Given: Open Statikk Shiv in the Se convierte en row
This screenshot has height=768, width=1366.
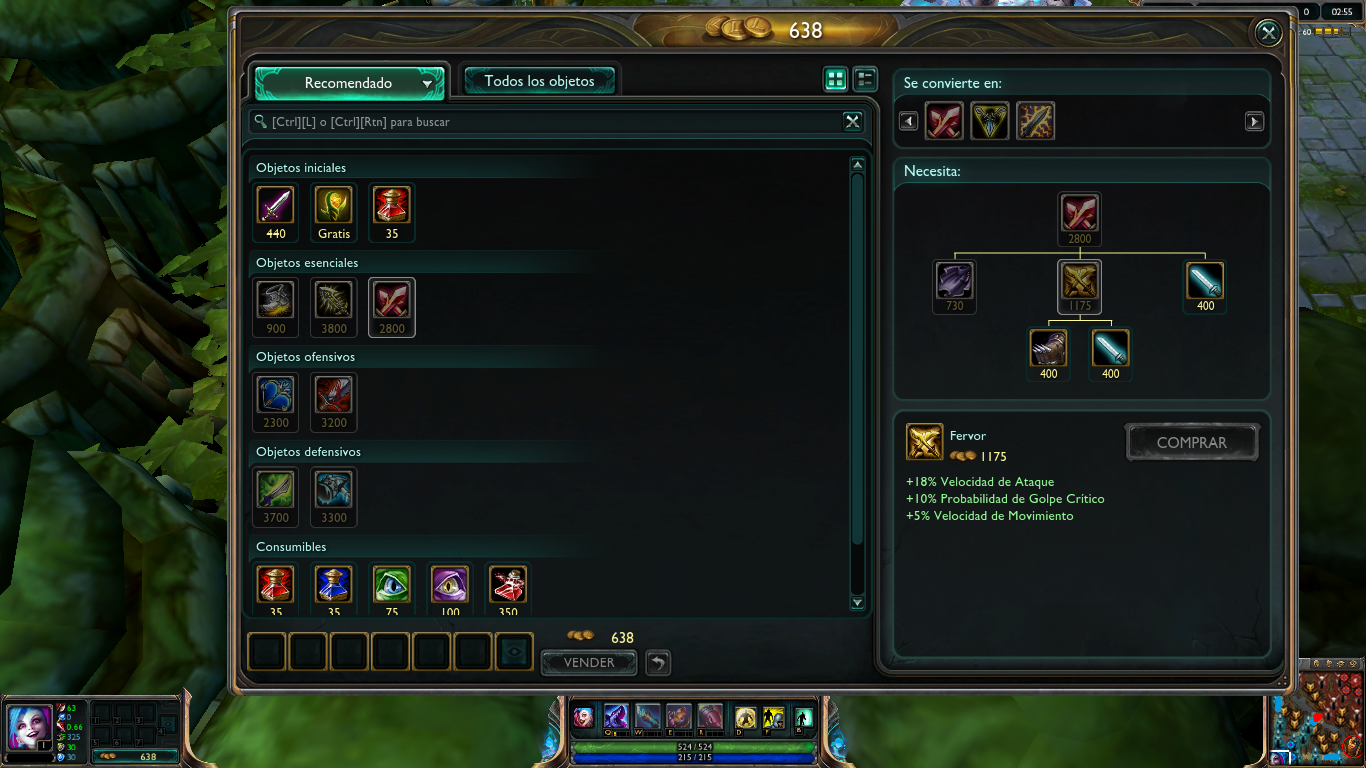Looking at the screenshot, I should pos(1035,120).
